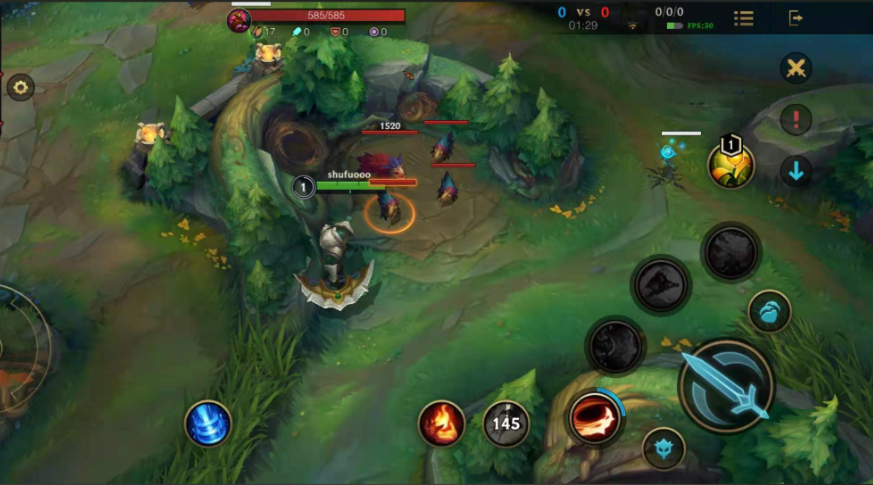
Task: Tap the spell showing 145 cooldown
Action: click(x=507, y=423)
